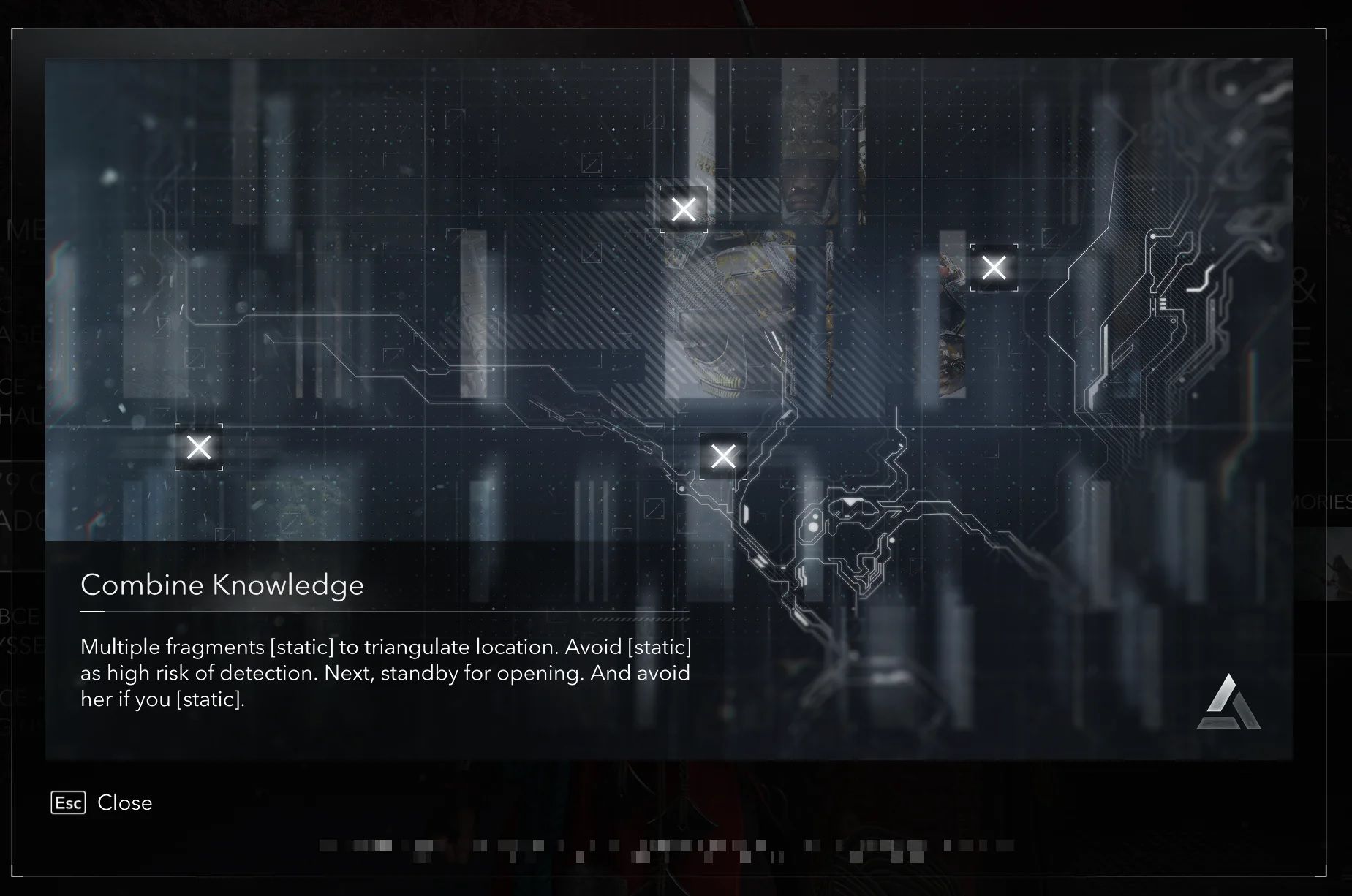Image resolution: width=1352 pixels, height=896 pixels.
Task: Close the Combine Knowledge panel
Action: click(x=102, y=802)
